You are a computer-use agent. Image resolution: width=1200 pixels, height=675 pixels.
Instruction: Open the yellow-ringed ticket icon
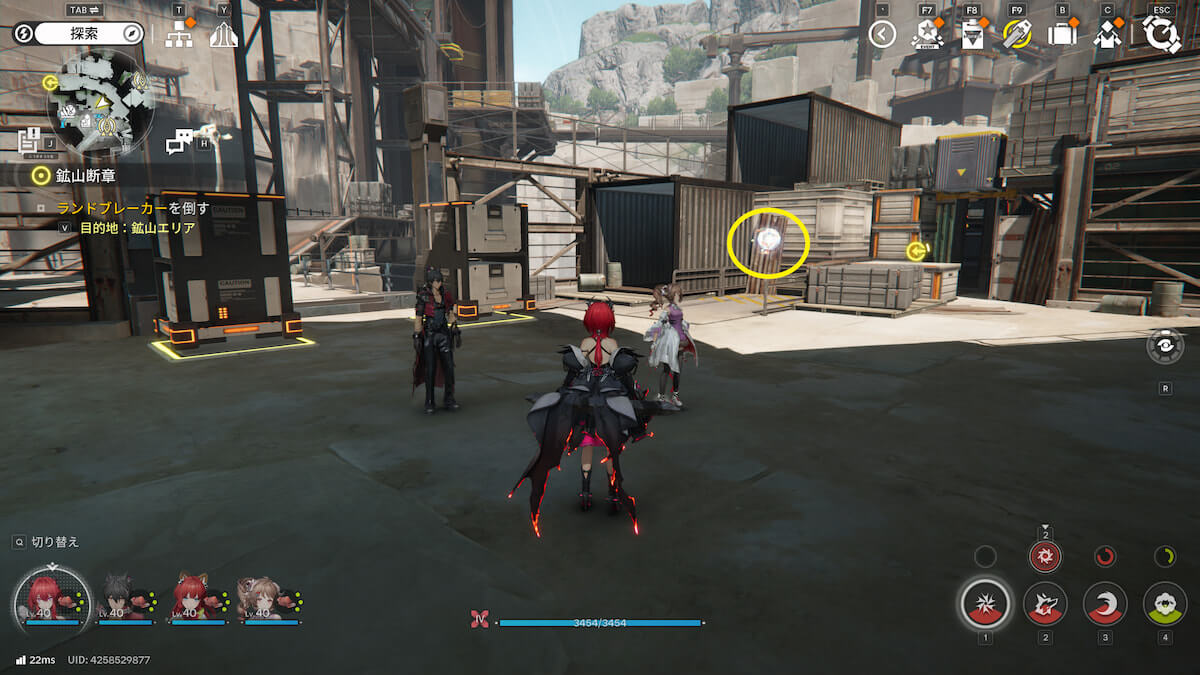coord(1017,35)
